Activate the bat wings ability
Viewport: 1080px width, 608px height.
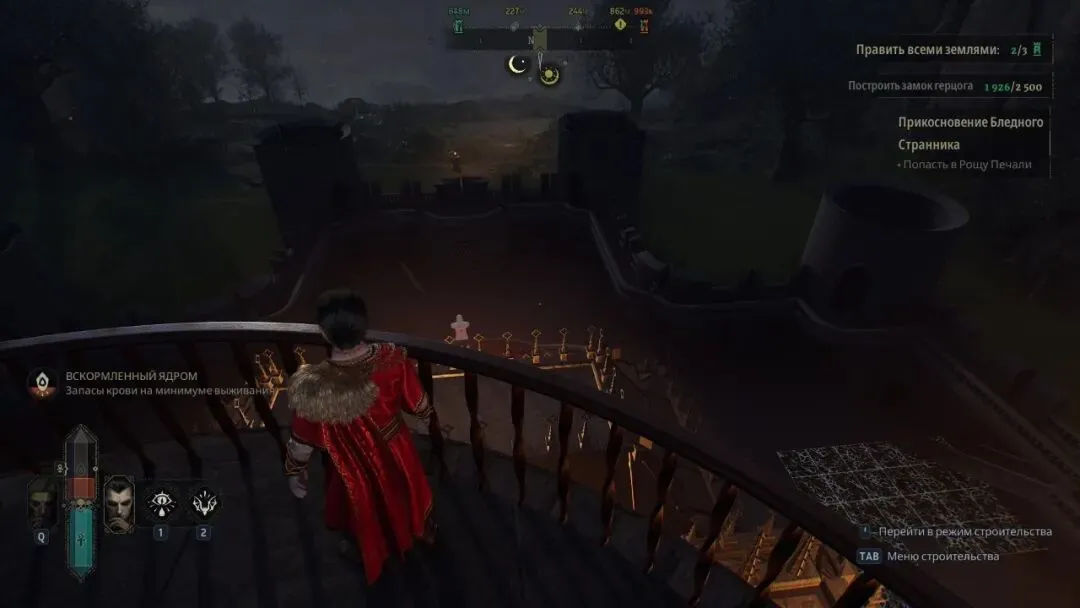tap(204, 502)
